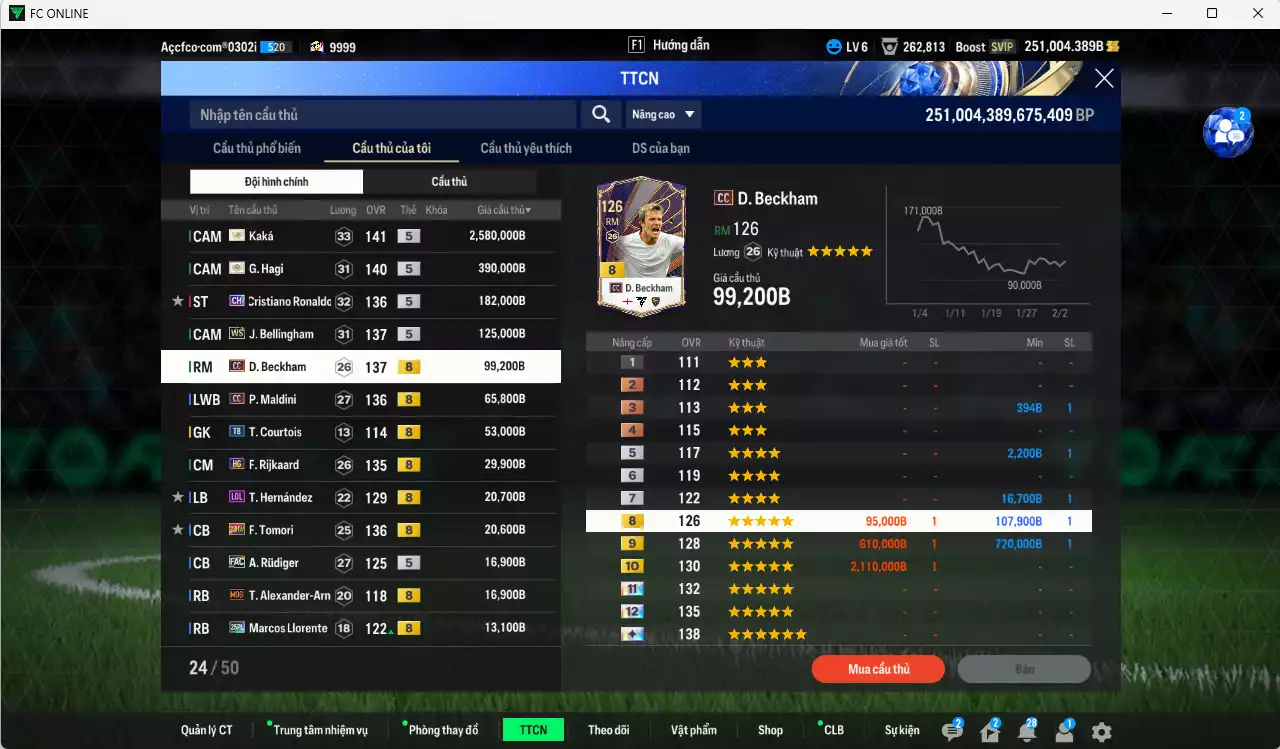
Task: Toggle the favorite star beside T. Hernández
Action: coord(176,497)
